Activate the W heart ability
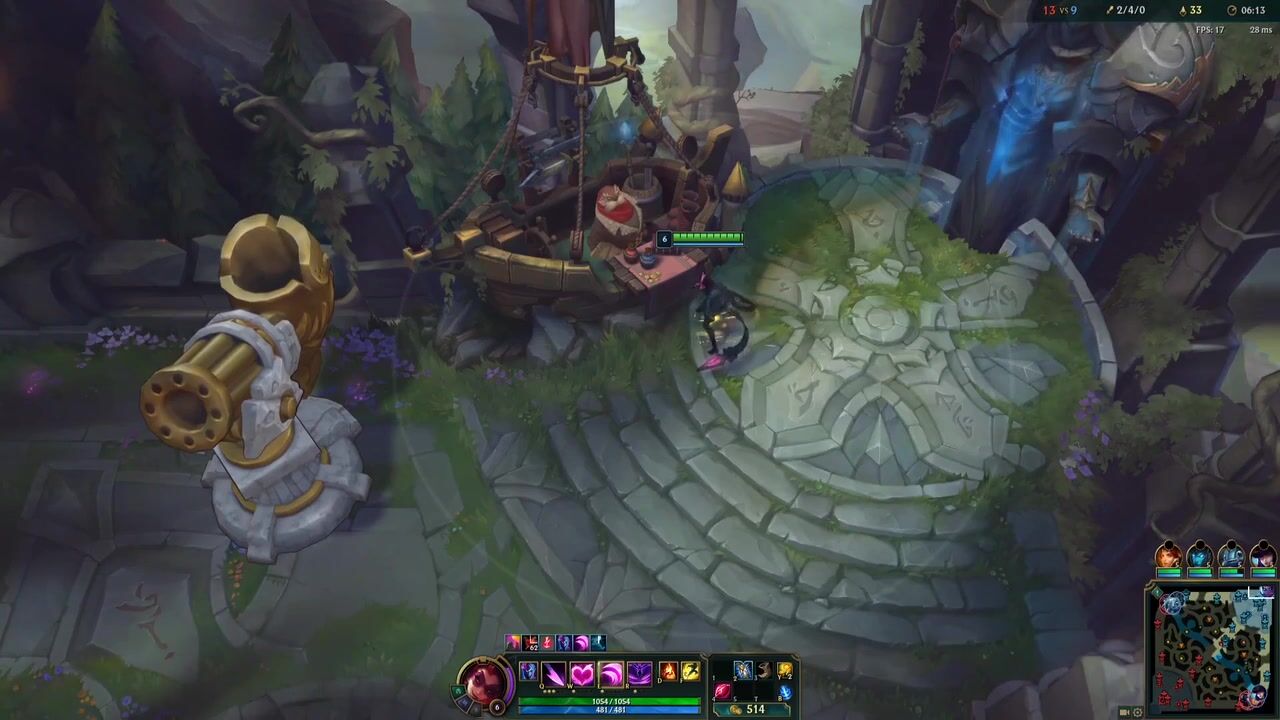 pyautogui.click(x=582, y=674)
